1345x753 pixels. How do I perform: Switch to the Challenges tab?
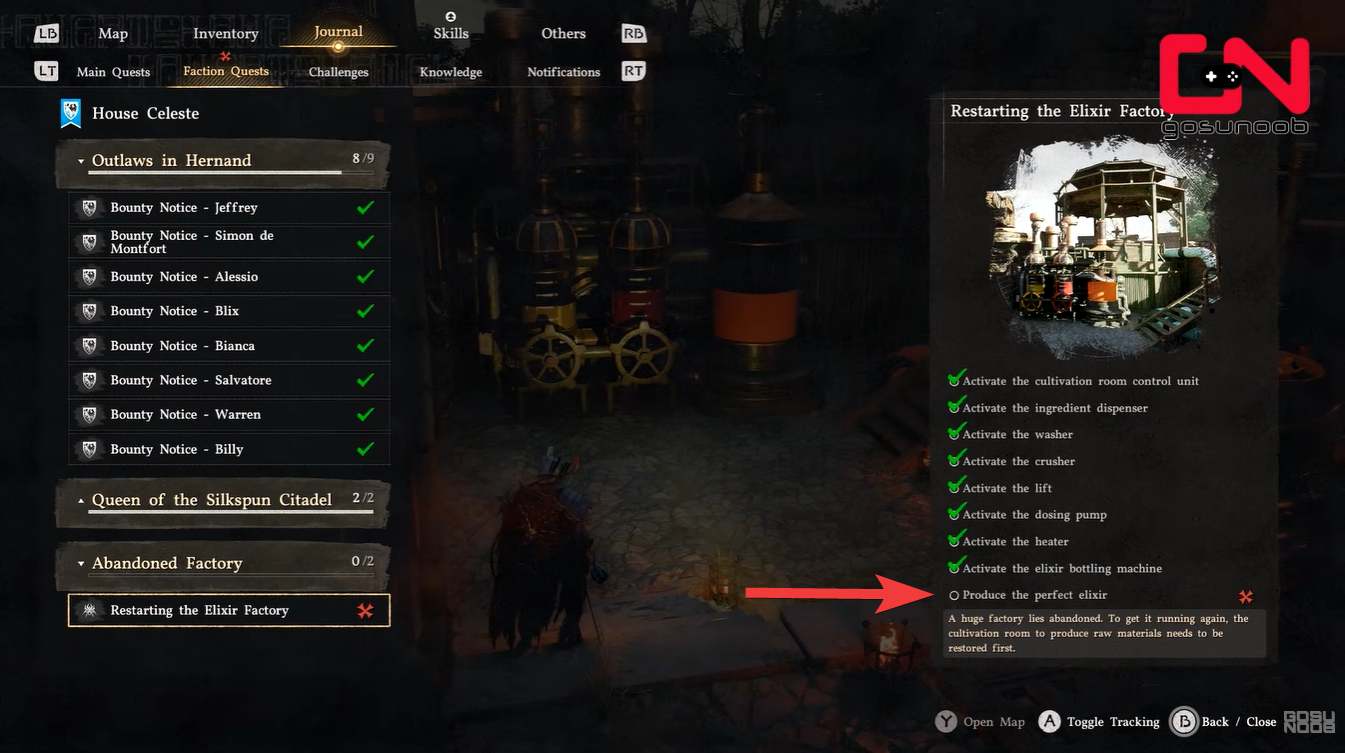point(337,71)
